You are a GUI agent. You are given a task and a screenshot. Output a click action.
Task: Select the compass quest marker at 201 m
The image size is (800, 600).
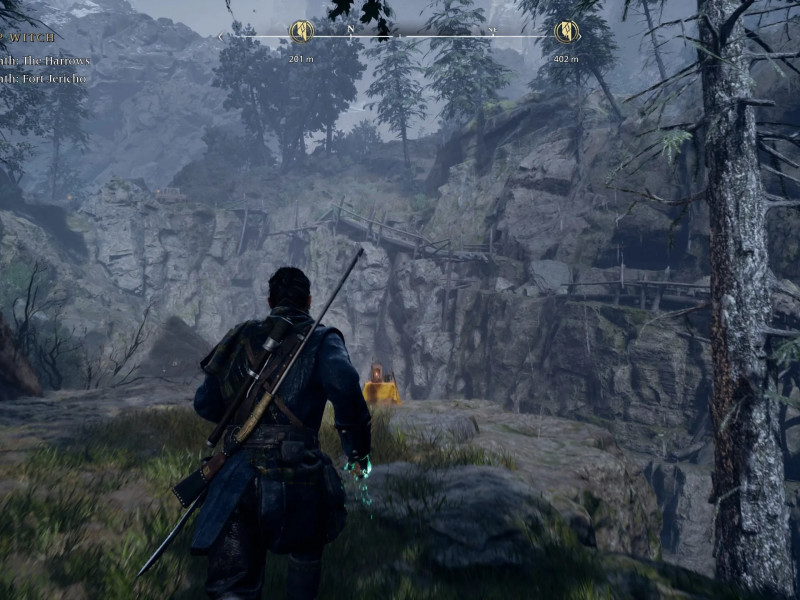coord(301,32)
